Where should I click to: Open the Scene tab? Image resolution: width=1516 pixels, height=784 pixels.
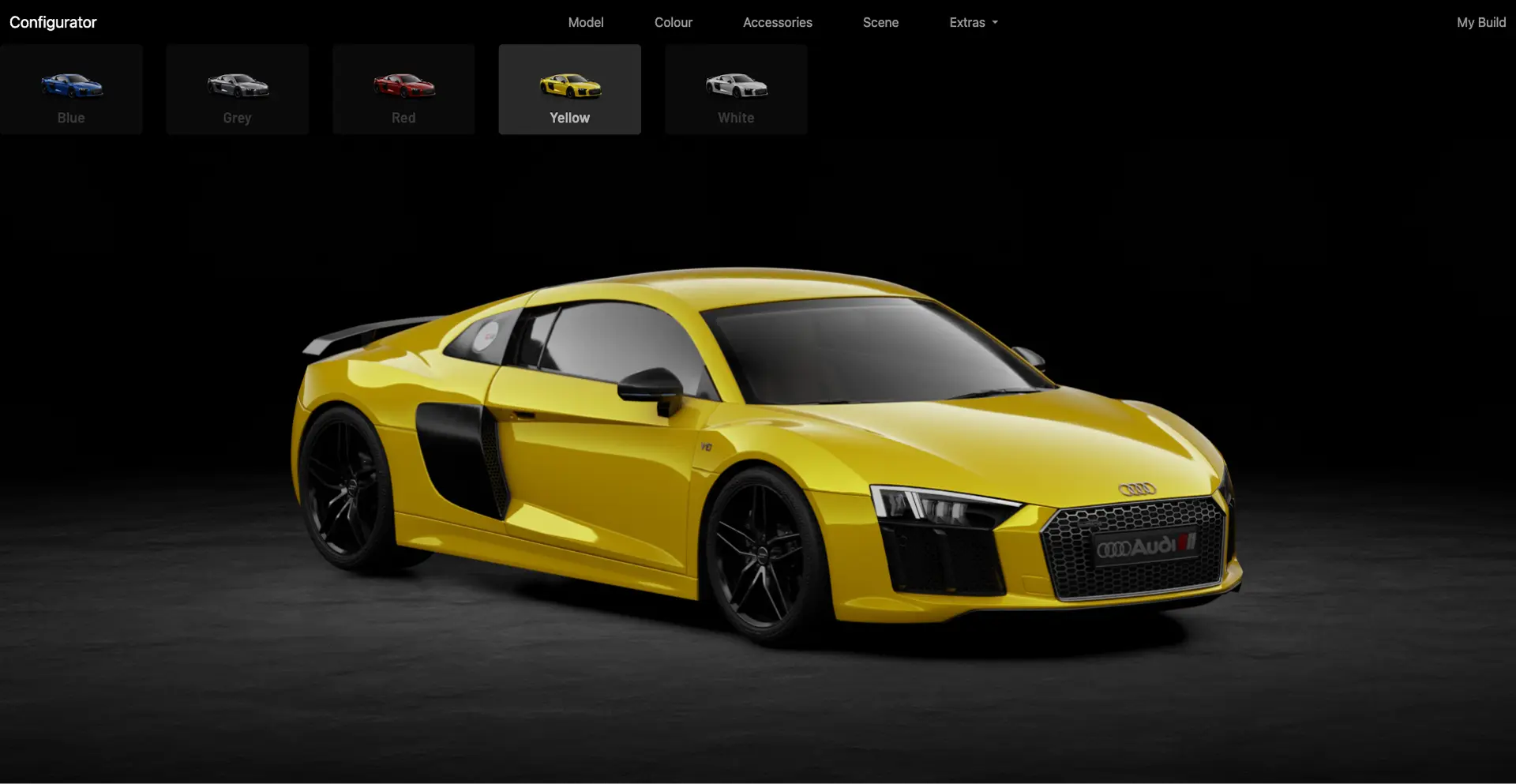[x=880, y=22]
